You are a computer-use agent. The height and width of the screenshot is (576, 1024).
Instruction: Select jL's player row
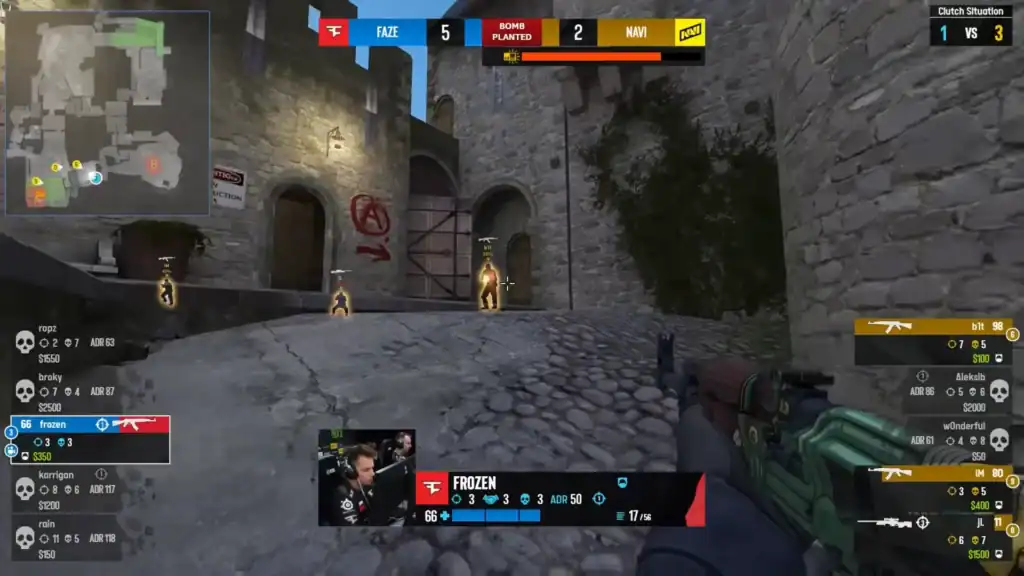coord(933,538)
